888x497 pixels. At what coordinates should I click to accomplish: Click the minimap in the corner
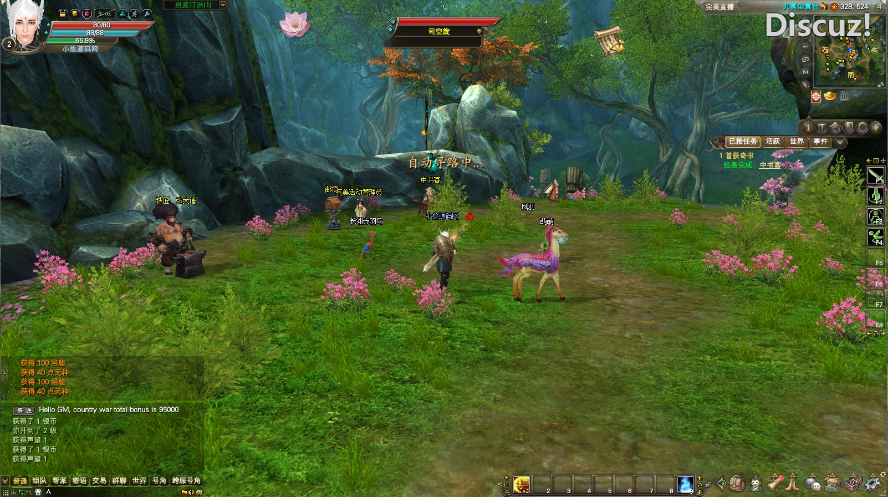pos(849,50)
